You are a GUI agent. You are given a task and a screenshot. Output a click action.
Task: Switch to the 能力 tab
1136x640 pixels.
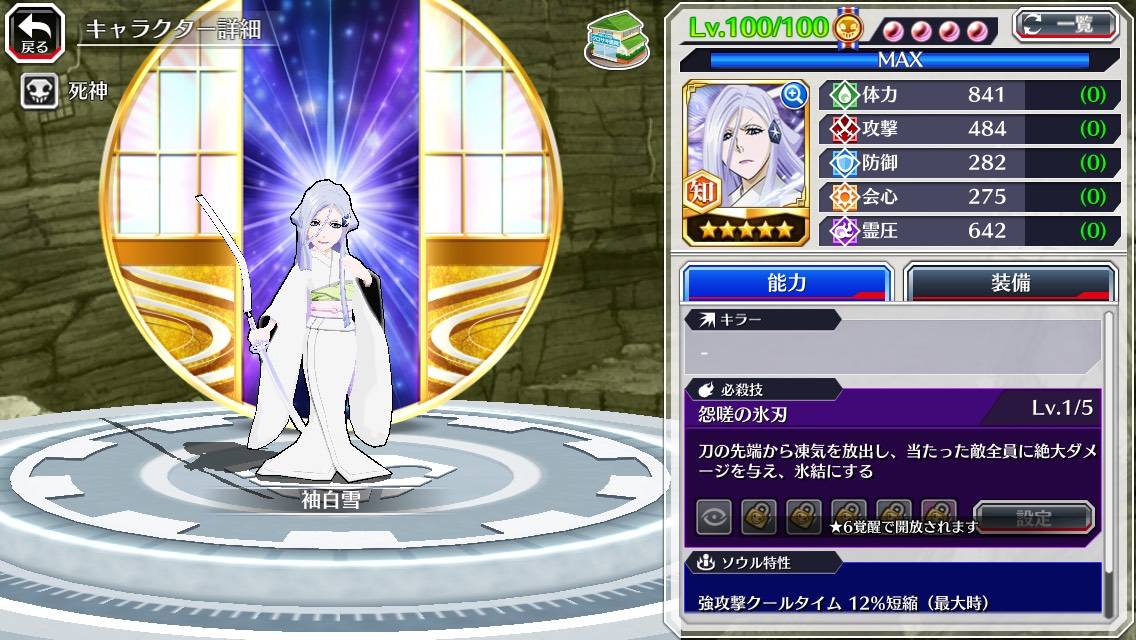click(786, 283)
